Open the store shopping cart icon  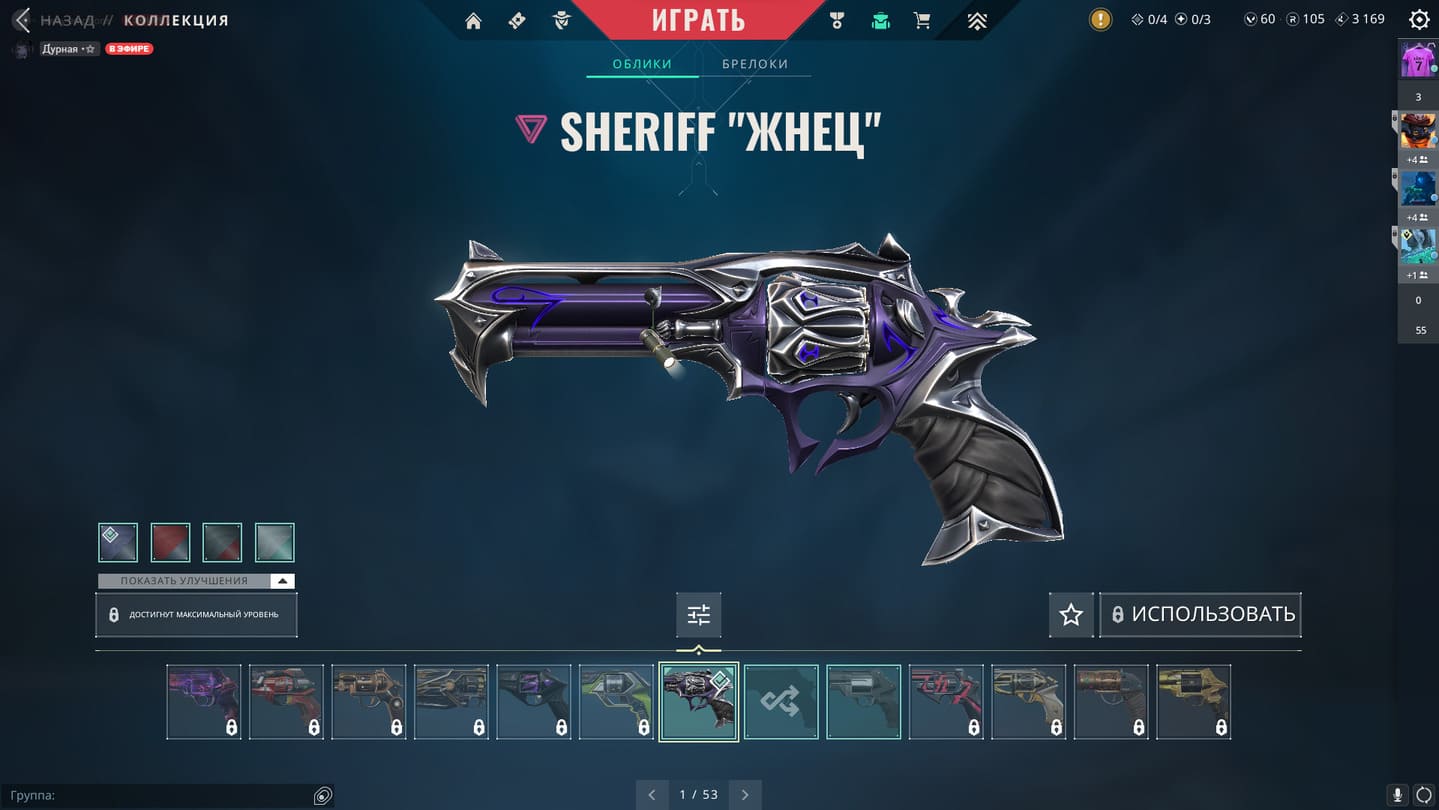point(922,20)
